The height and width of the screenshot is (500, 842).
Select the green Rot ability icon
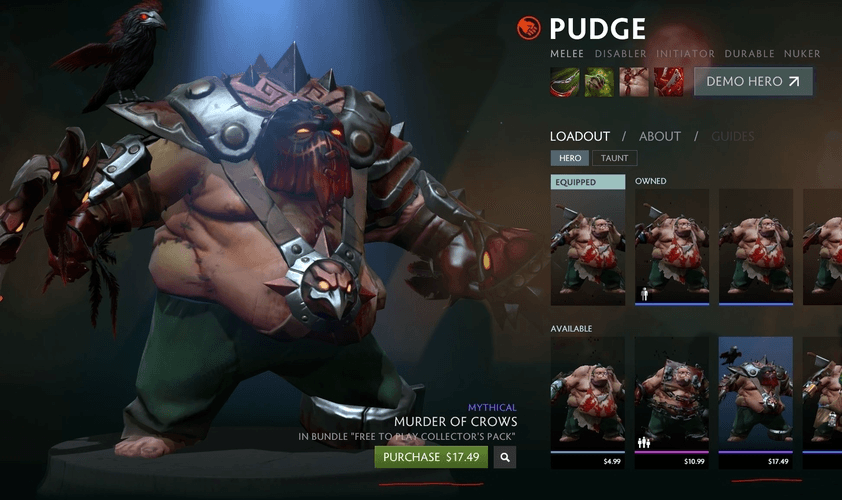click(599, 82)
